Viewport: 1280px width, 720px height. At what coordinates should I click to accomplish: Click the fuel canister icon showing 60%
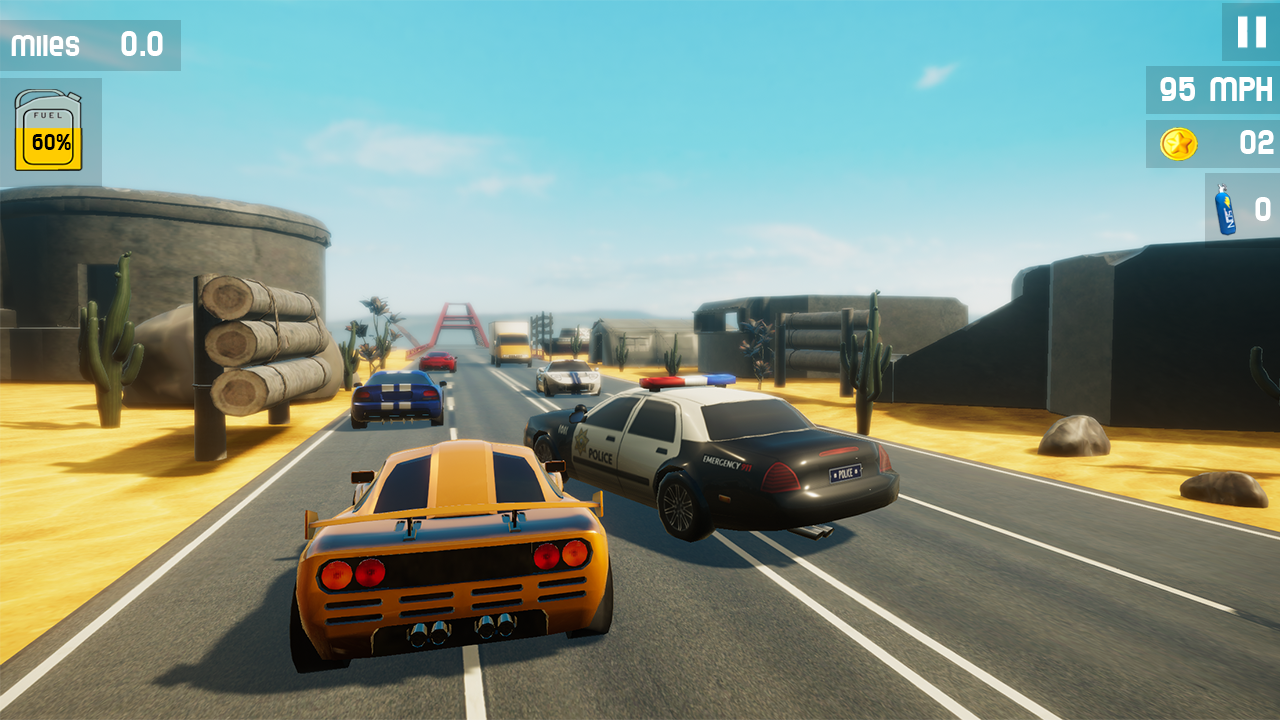[x=48, y=130]
